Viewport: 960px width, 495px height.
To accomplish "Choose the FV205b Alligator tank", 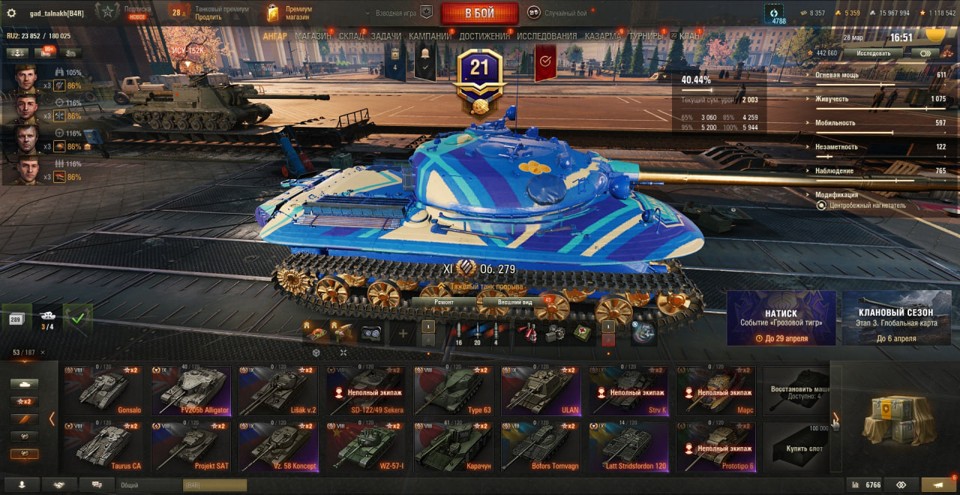I will (192, 391).
